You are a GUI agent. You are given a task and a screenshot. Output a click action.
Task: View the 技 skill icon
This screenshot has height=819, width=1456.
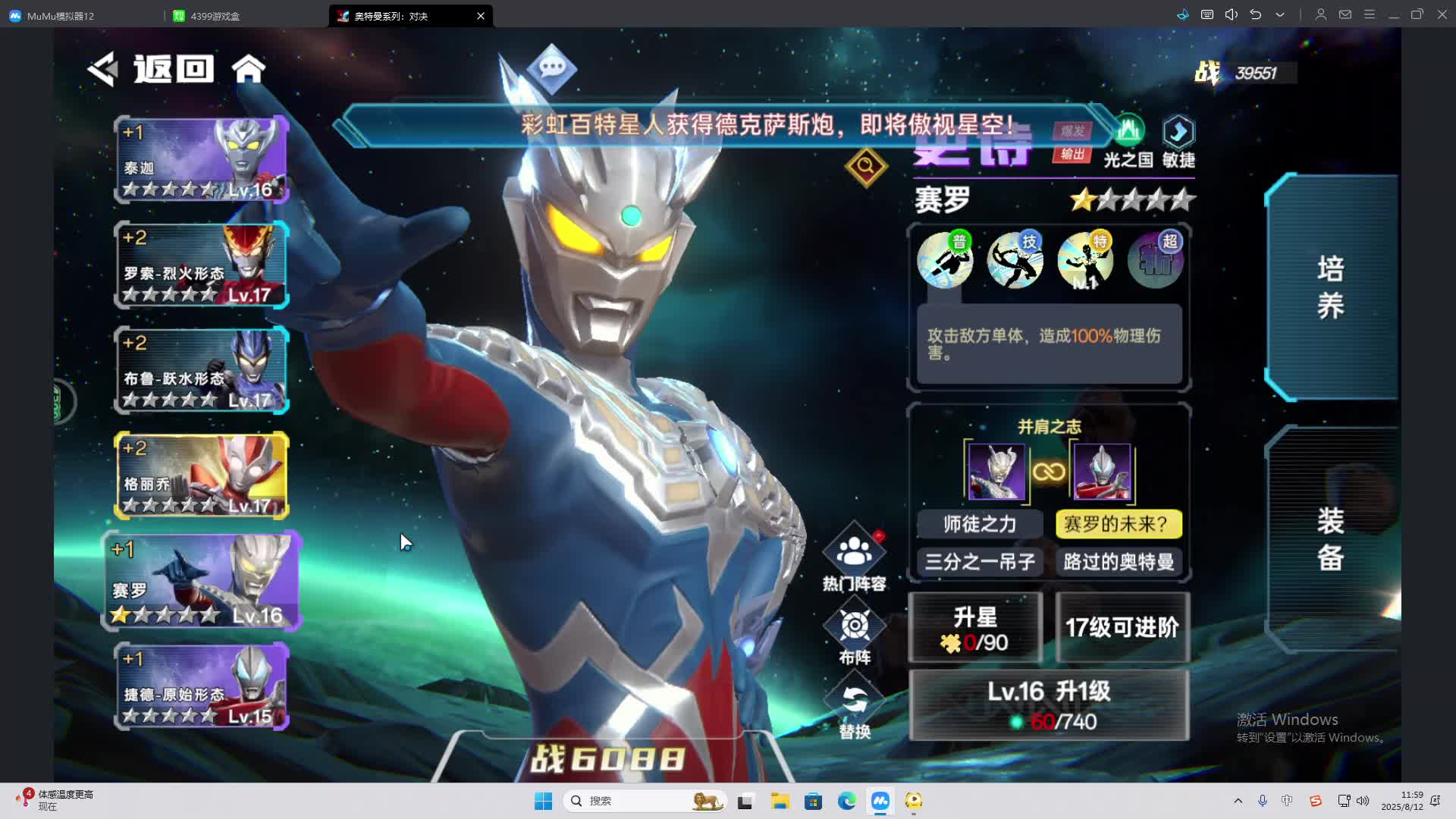pyautogui.click(x=1015, y=260)
